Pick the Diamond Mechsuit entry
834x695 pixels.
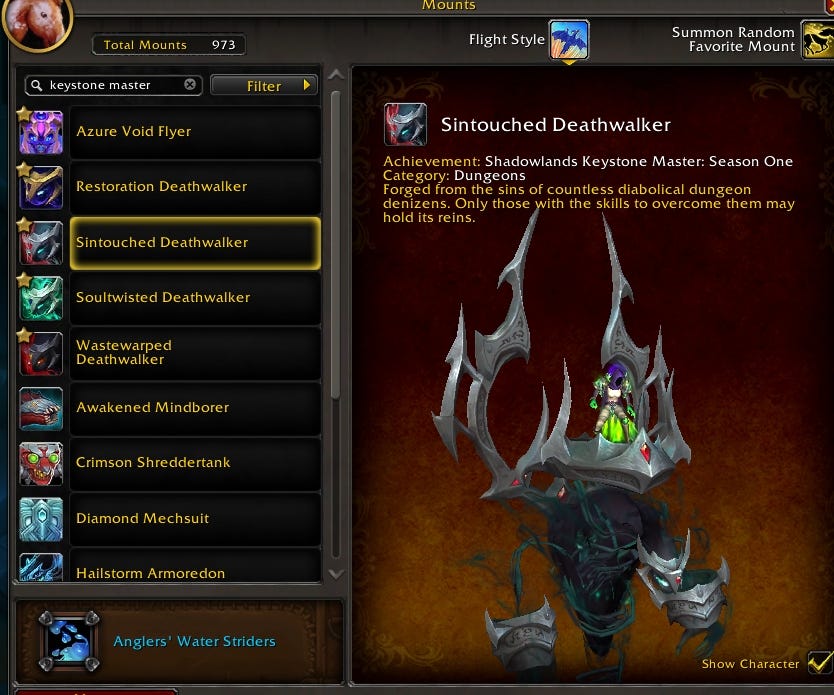pyautogui.click(x=170, y=519)
